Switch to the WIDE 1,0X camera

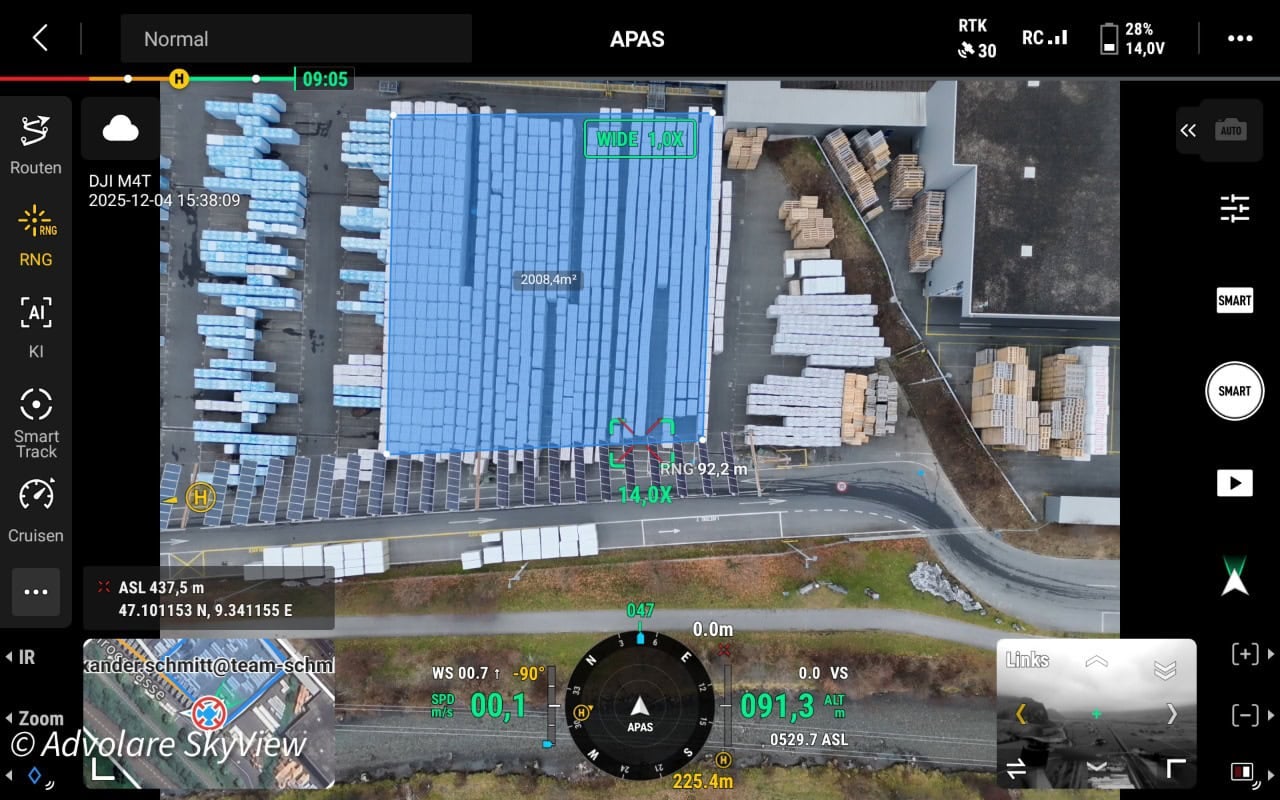tap(640, 139)
